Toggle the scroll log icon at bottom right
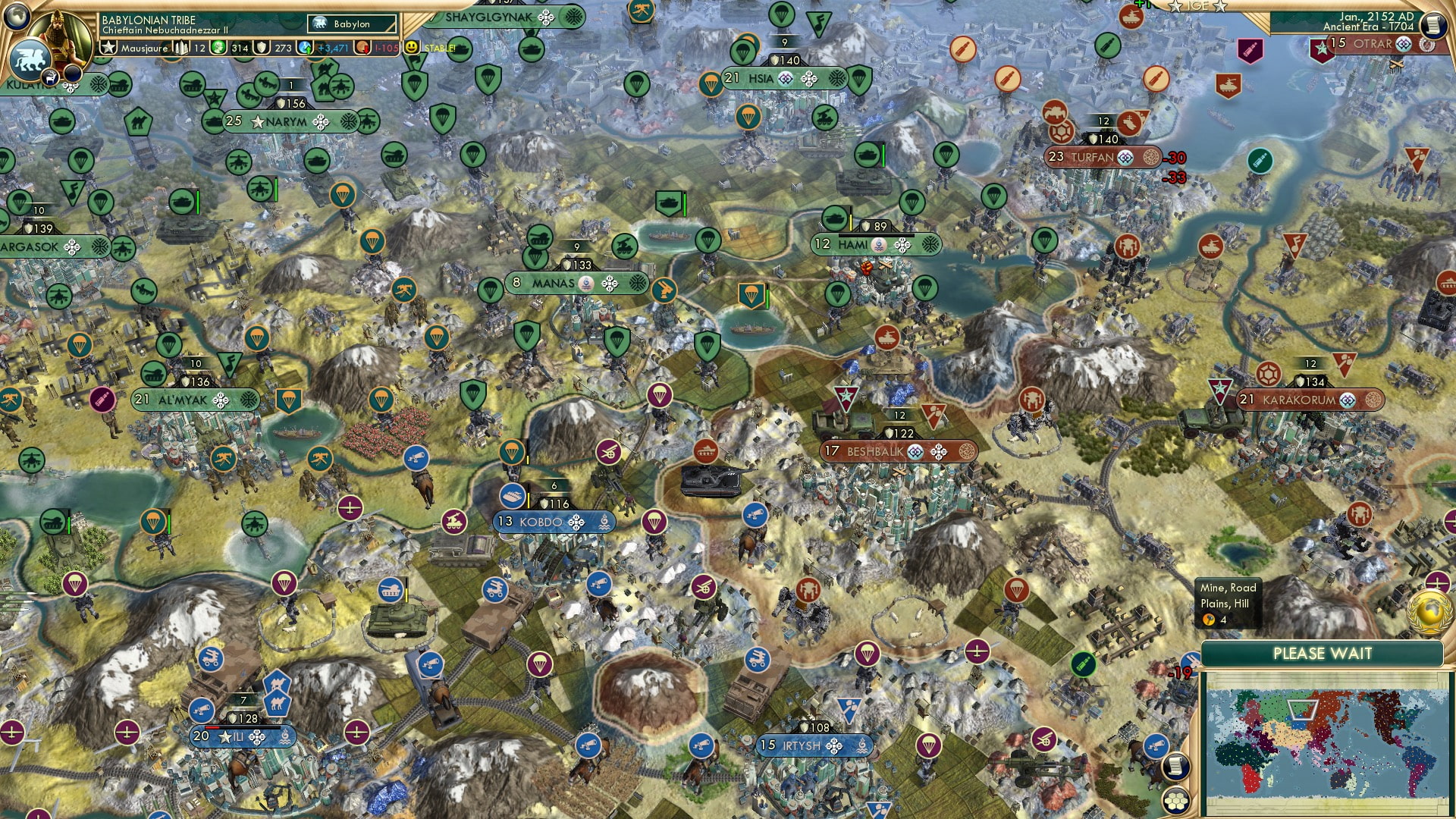 [1176, 767]
